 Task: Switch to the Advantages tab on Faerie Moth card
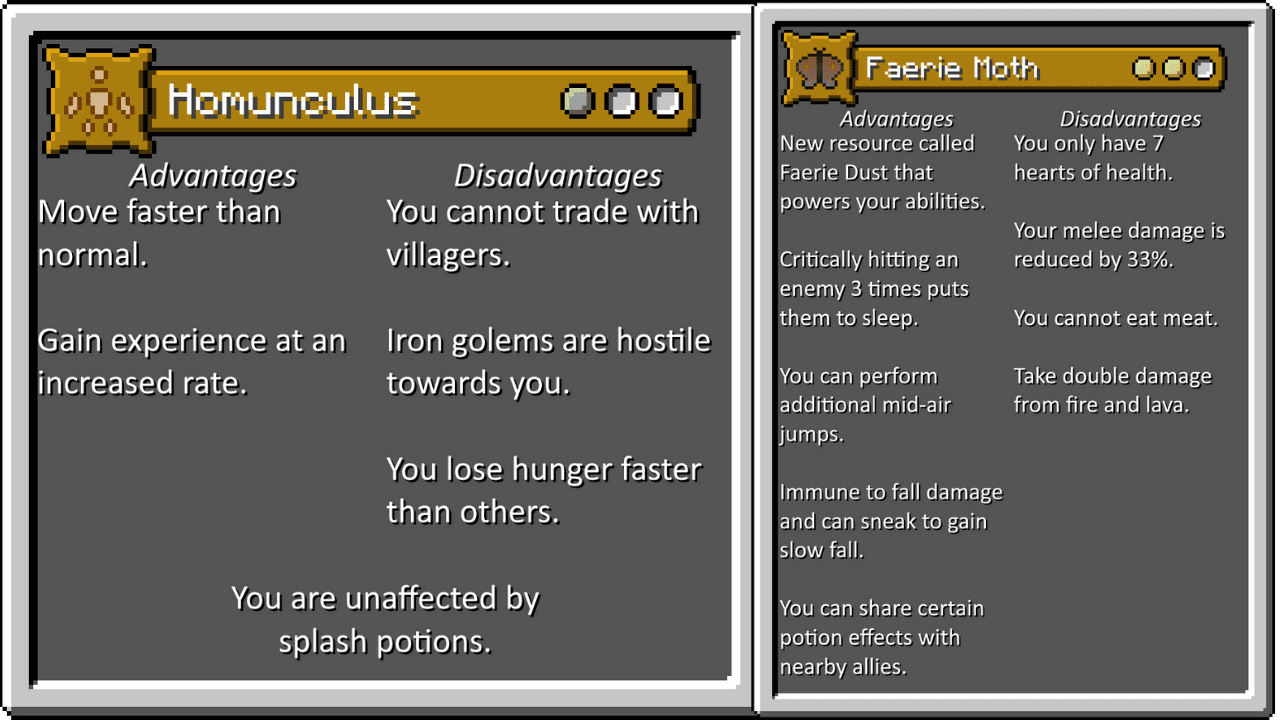pos(895,118)
